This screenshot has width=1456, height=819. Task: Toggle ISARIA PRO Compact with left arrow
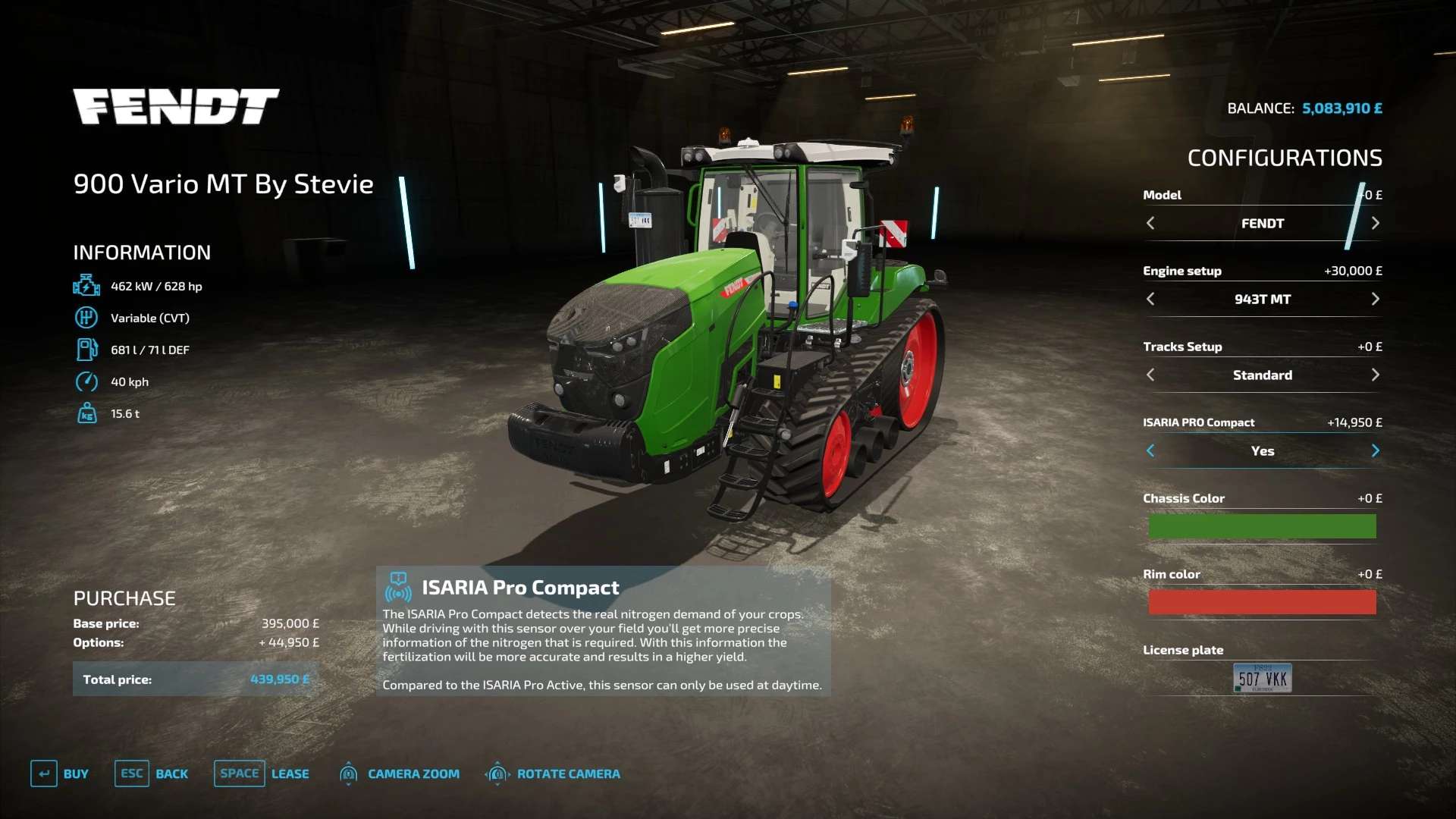click(x=1150, y=450)
